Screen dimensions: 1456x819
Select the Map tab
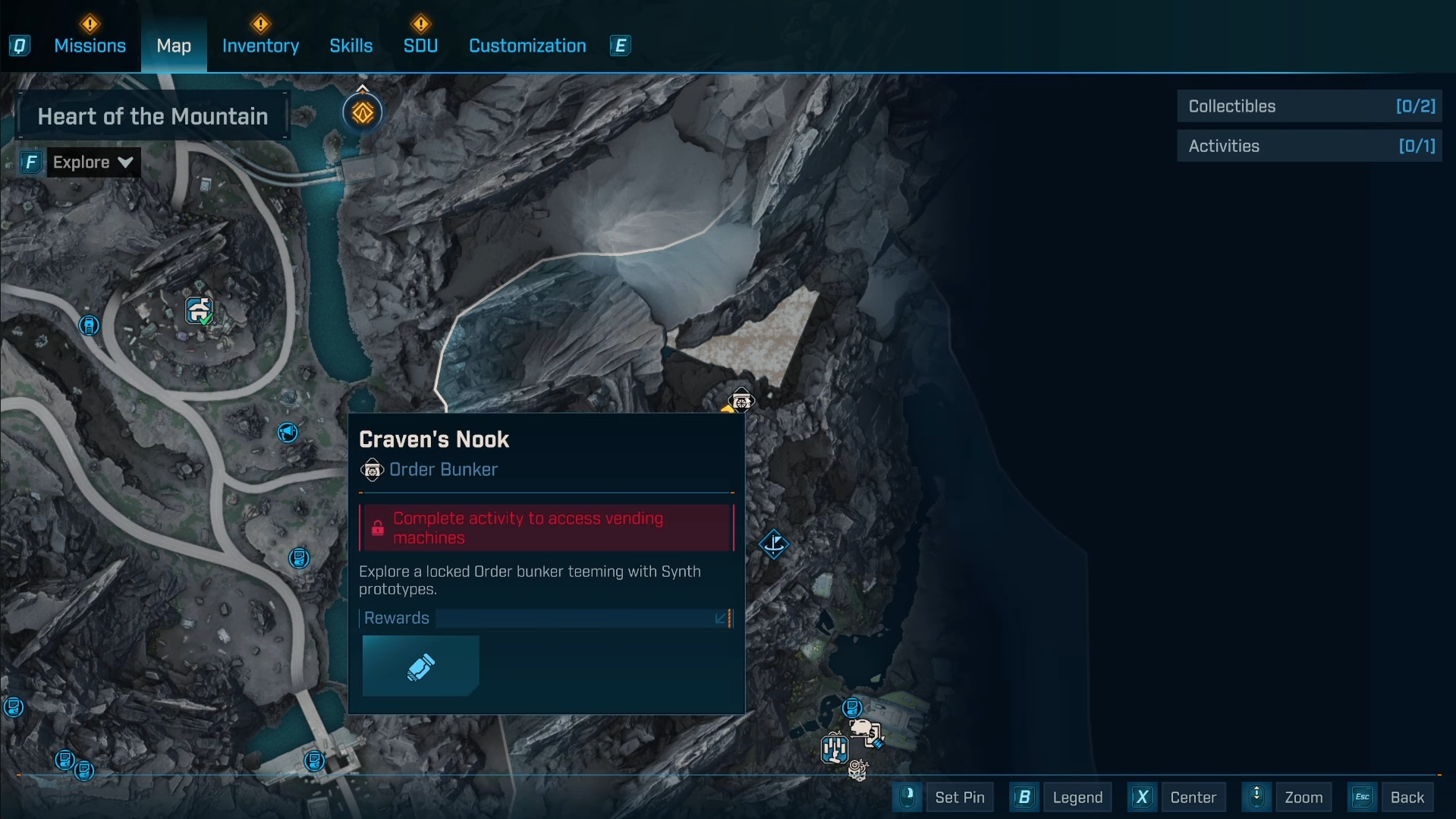click(x=174, y=46)
